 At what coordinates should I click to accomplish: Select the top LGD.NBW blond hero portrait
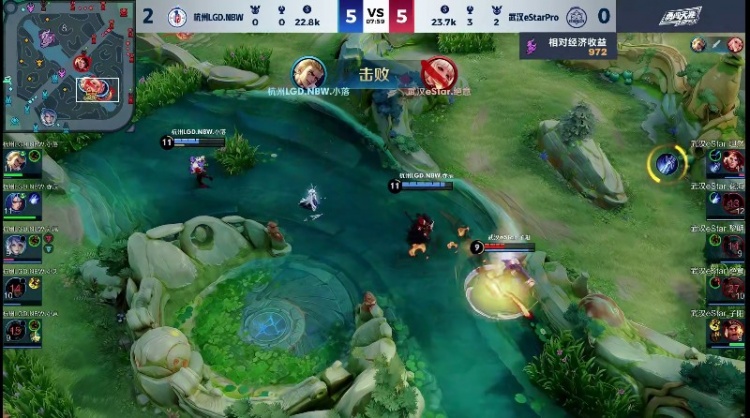tap(16, 161)
